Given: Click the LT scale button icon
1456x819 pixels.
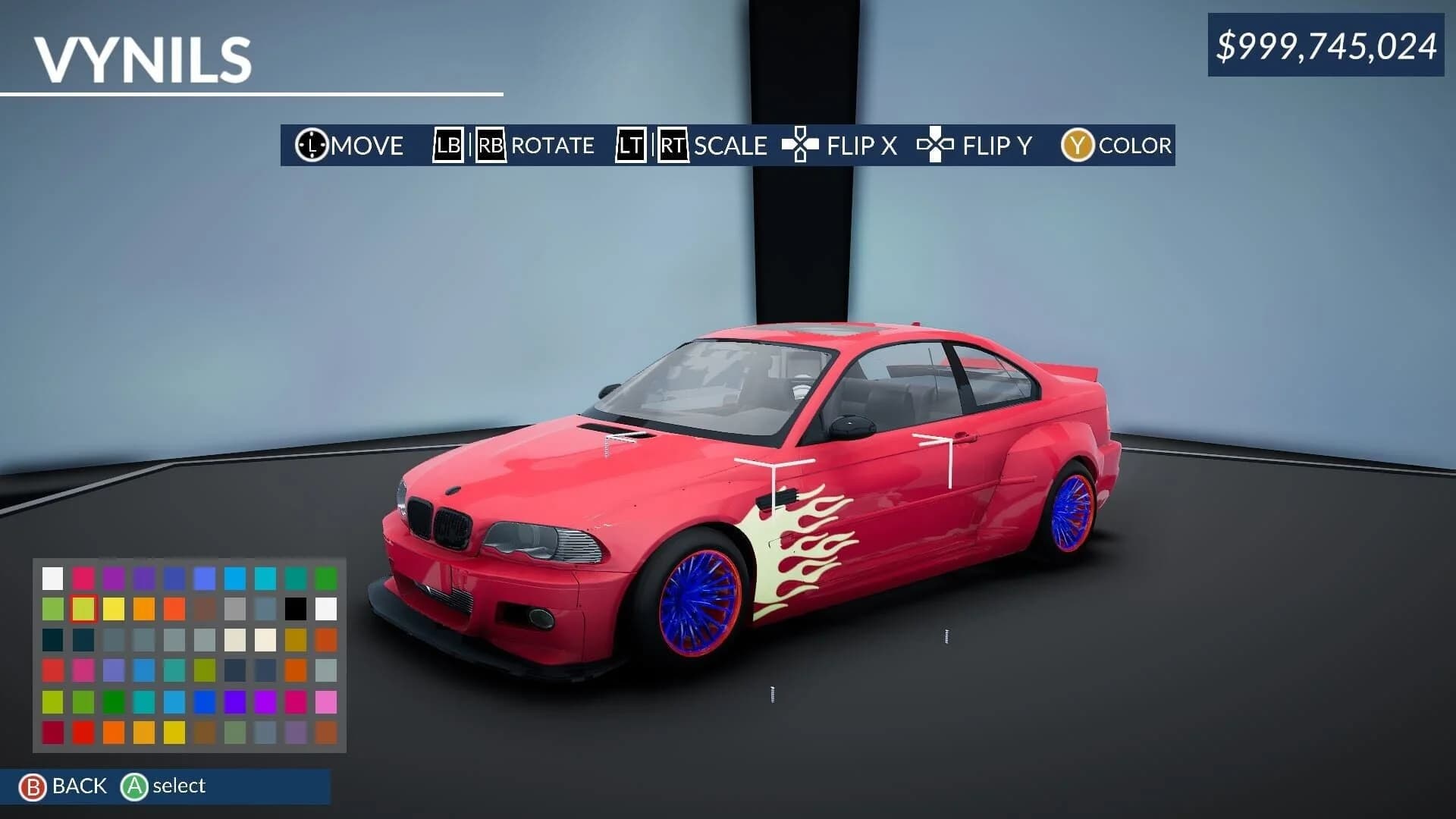Looking at the screenshot, I should [629, 146].
